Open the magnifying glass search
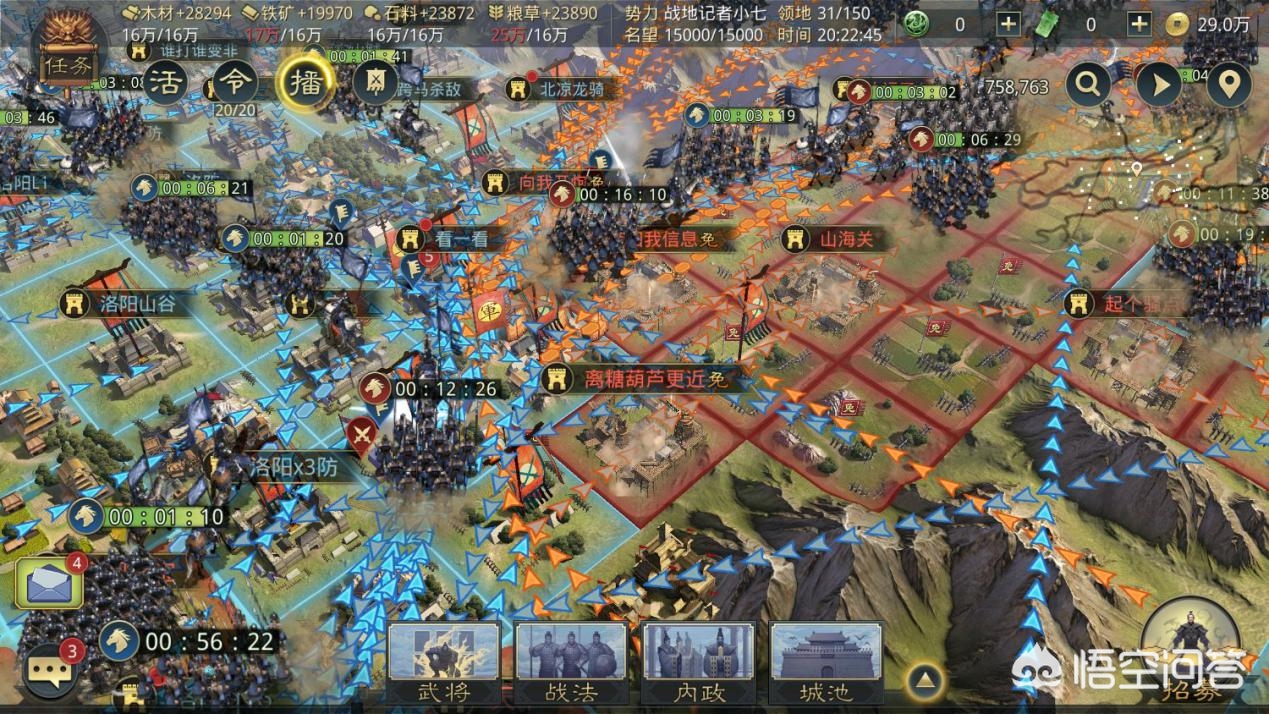1269x714 pixels. coord(1088,85)
